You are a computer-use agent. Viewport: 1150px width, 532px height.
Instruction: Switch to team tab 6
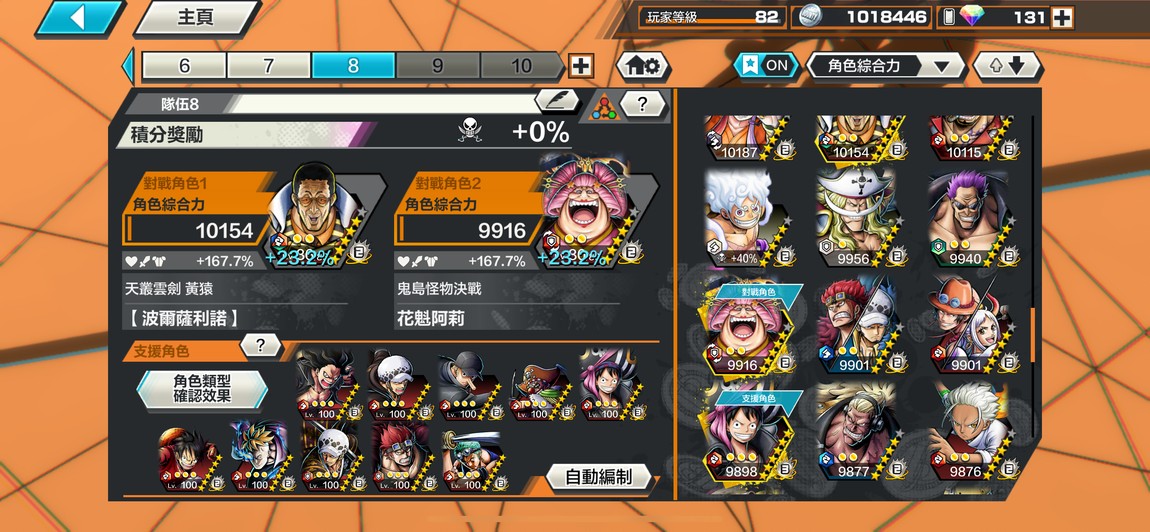[184, 66]
